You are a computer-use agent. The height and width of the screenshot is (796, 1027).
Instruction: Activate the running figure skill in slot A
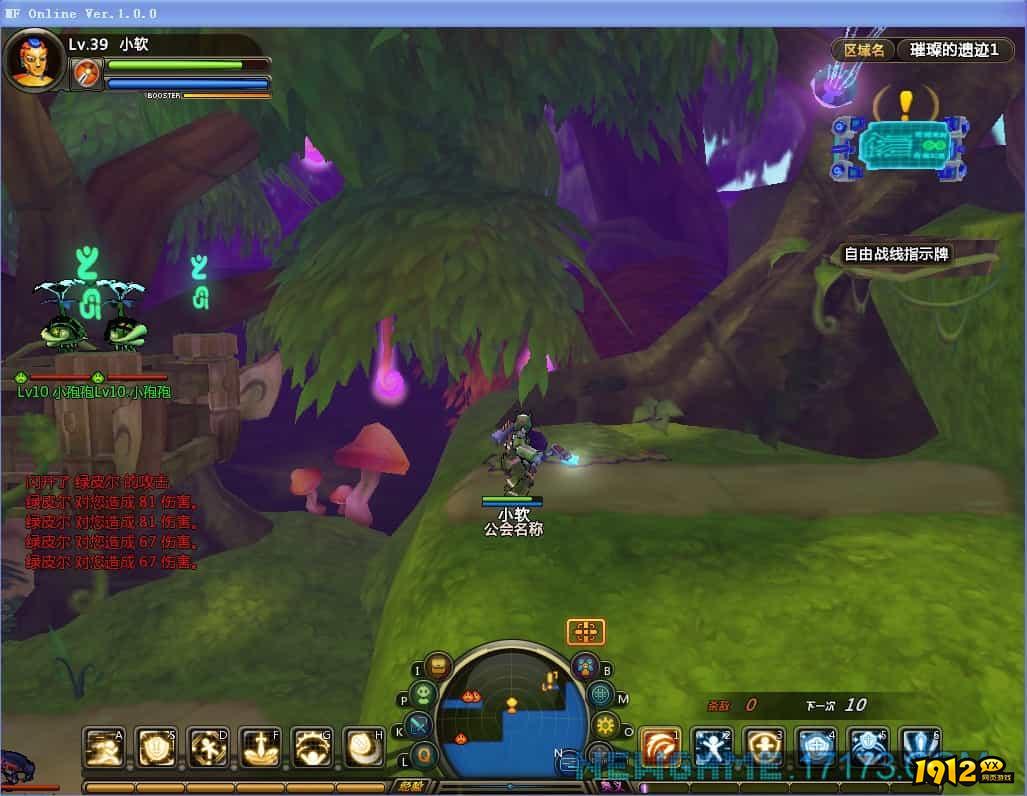103,747
